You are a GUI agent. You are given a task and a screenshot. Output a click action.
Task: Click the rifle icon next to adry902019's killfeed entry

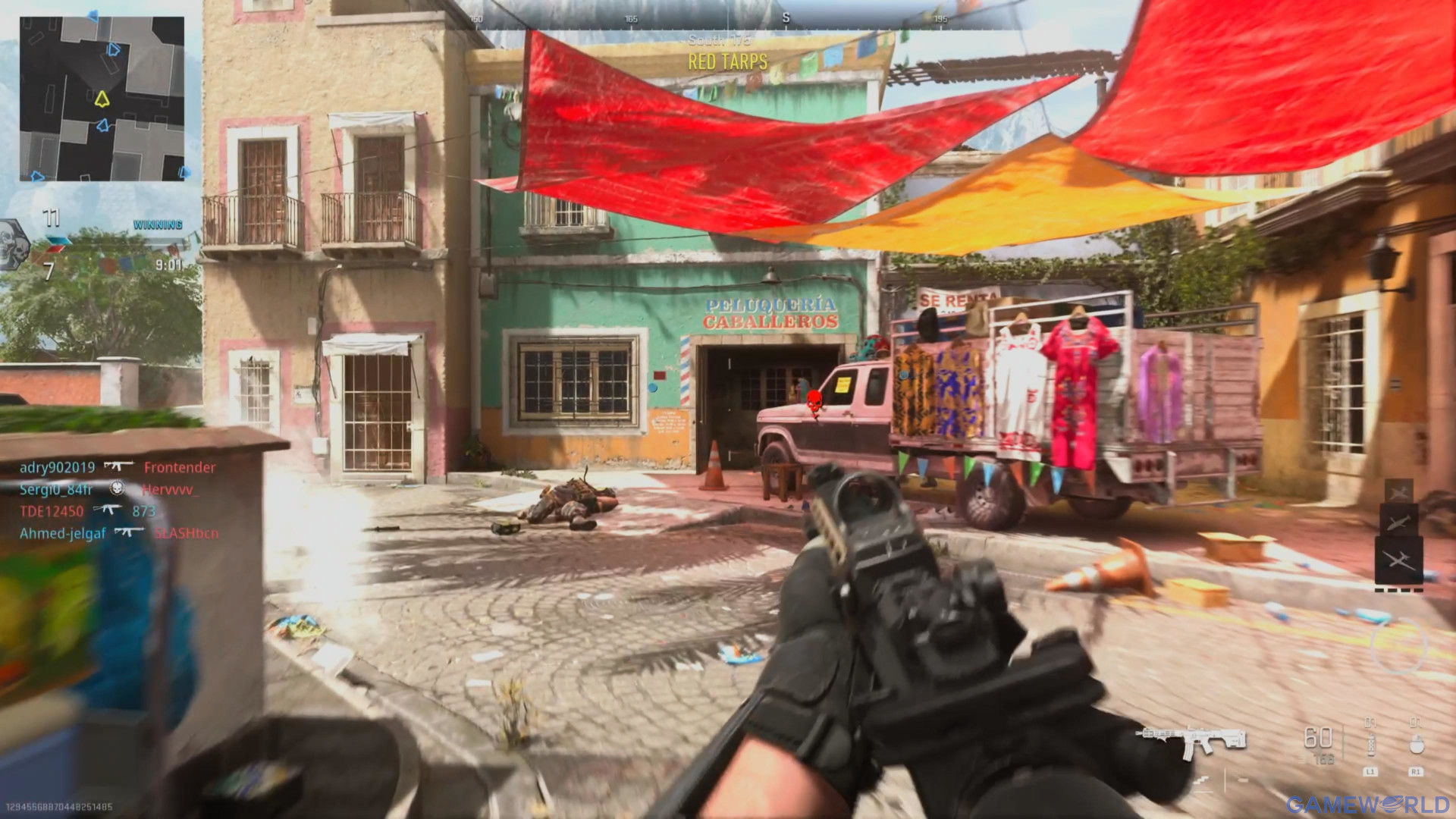[x=120, y=466]
